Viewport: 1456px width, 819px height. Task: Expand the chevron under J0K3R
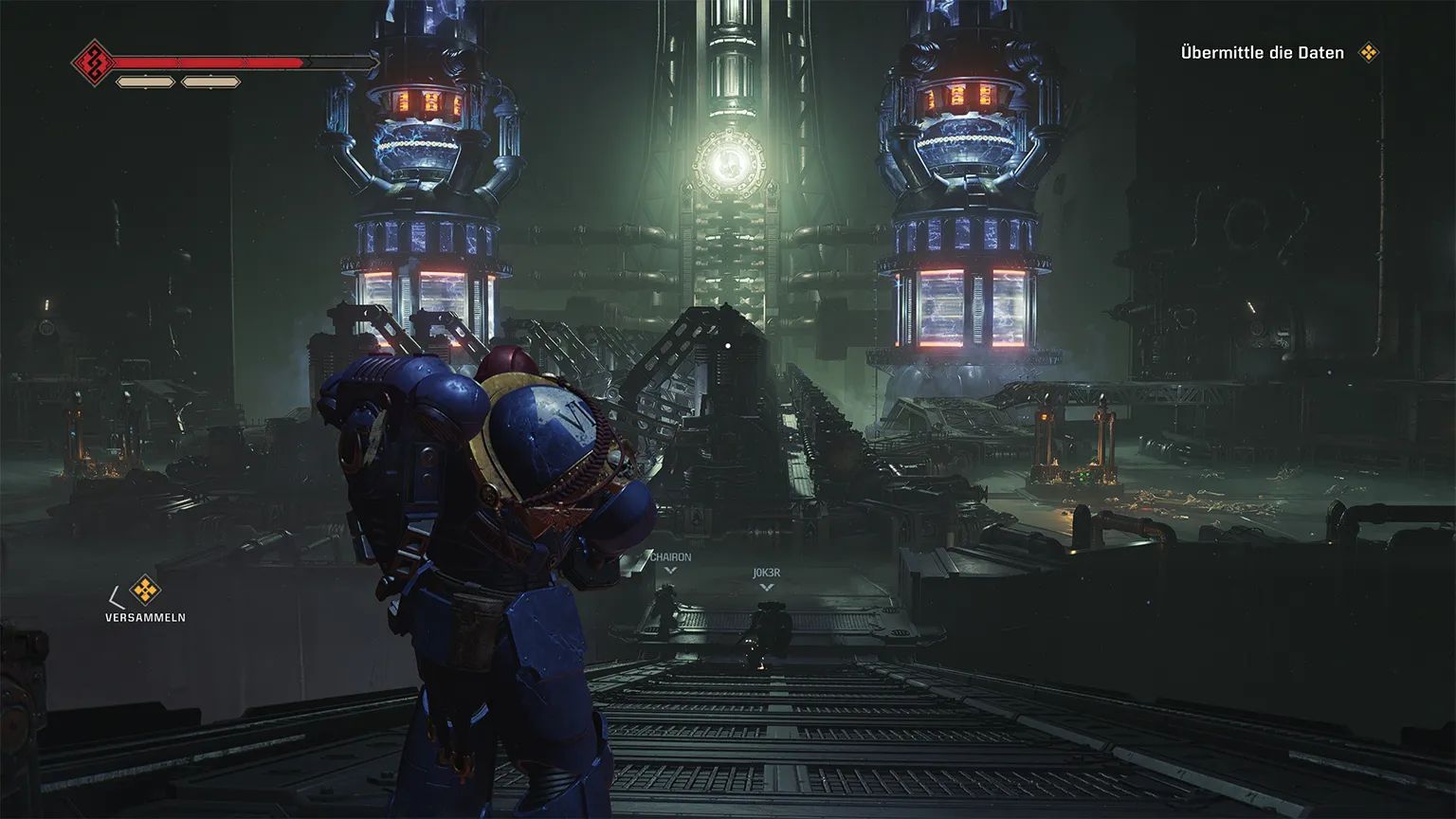click(x=766, y=588)
